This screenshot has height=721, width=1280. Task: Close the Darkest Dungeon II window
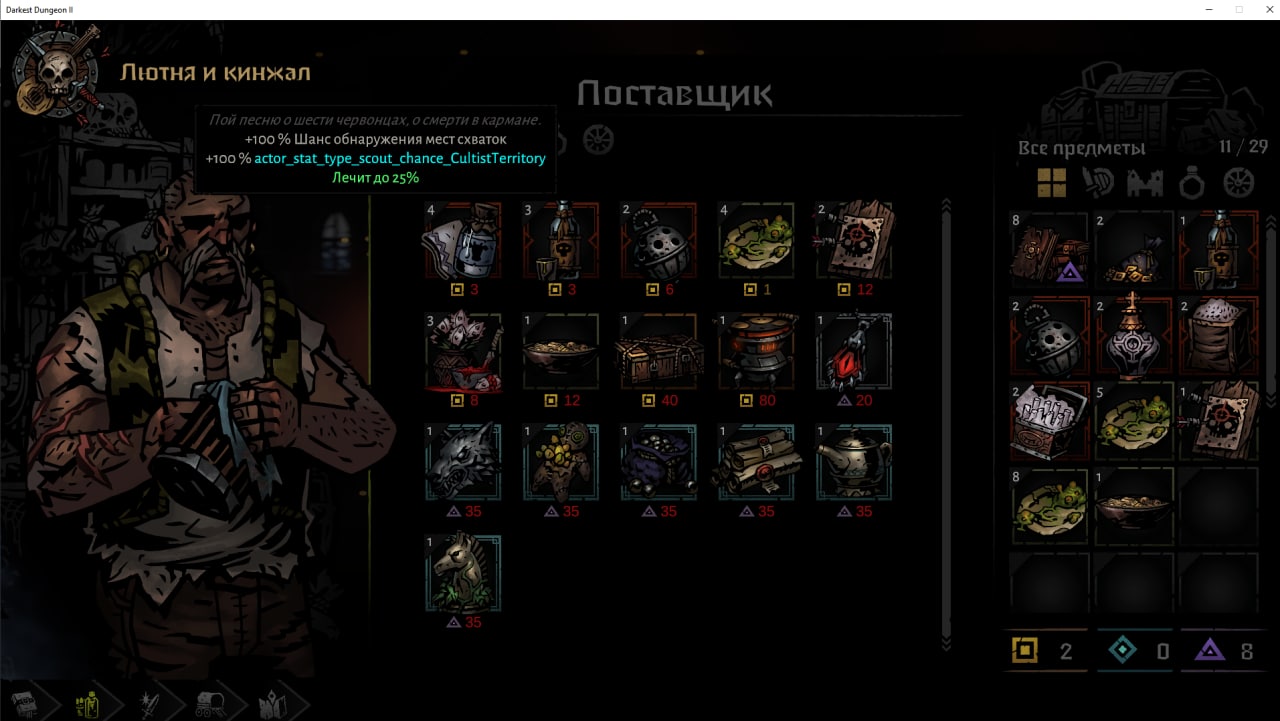click(x=1261, y=9)
